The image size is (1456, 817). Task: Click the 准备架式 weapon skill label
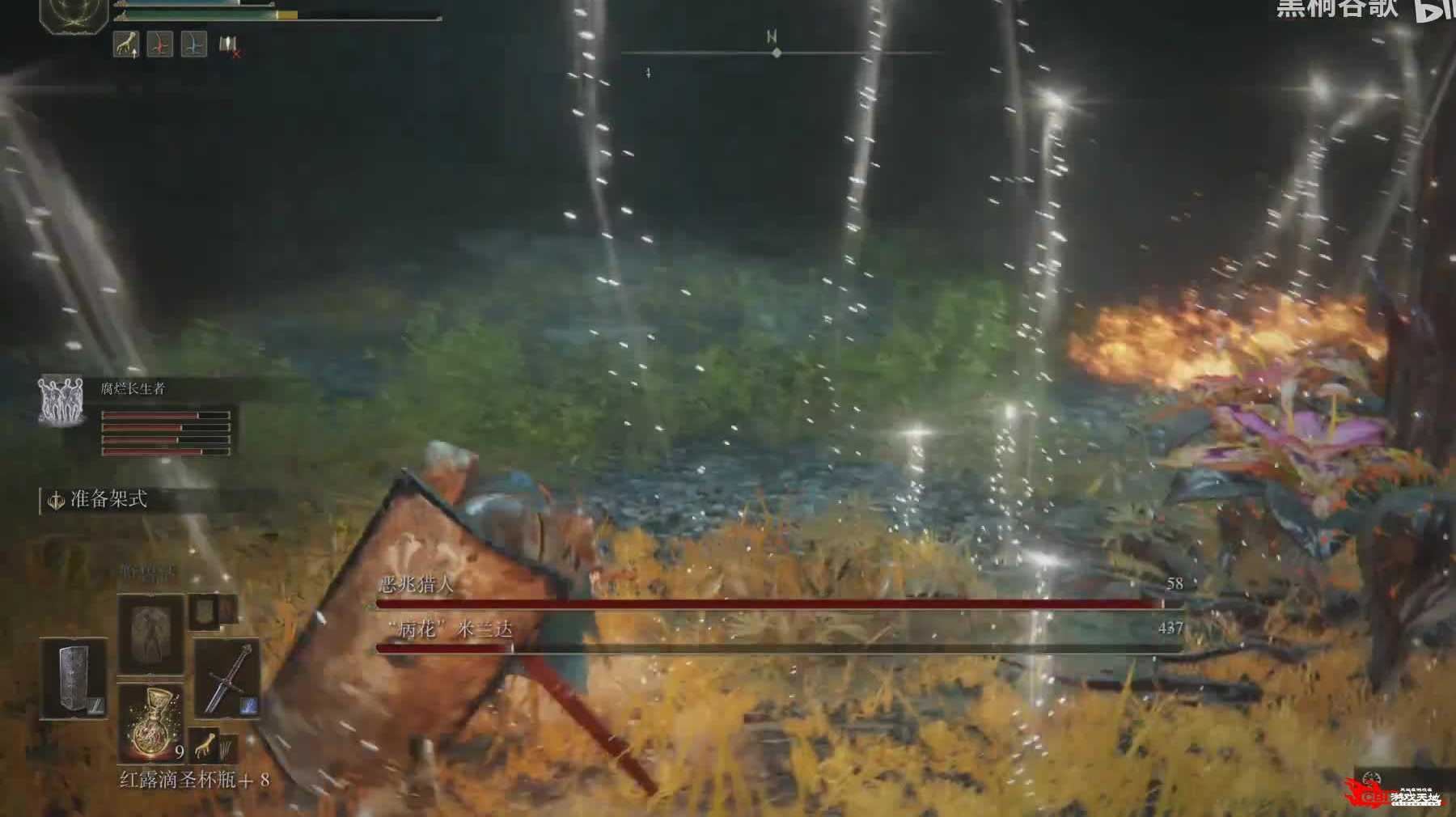(108, 500)
